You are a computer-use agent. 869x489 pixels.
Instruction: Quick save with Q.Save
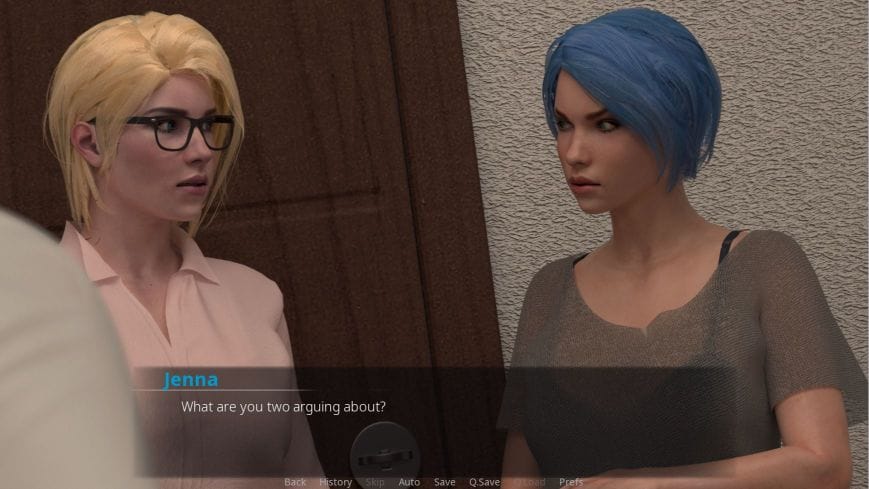click(484, 482)
